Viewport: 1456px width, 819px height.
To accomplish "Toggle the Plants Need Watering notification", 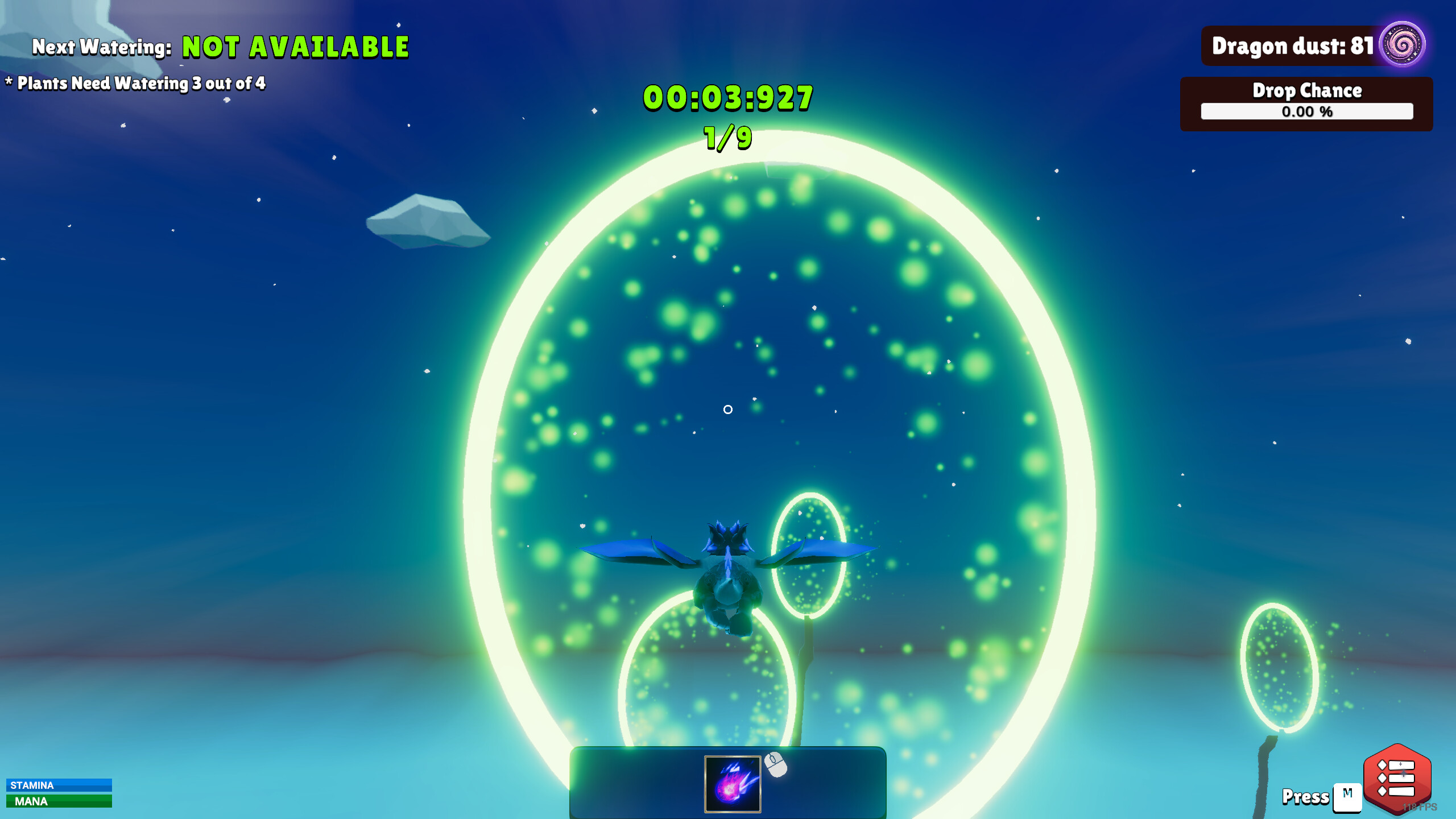I will (x=136, y=83).
